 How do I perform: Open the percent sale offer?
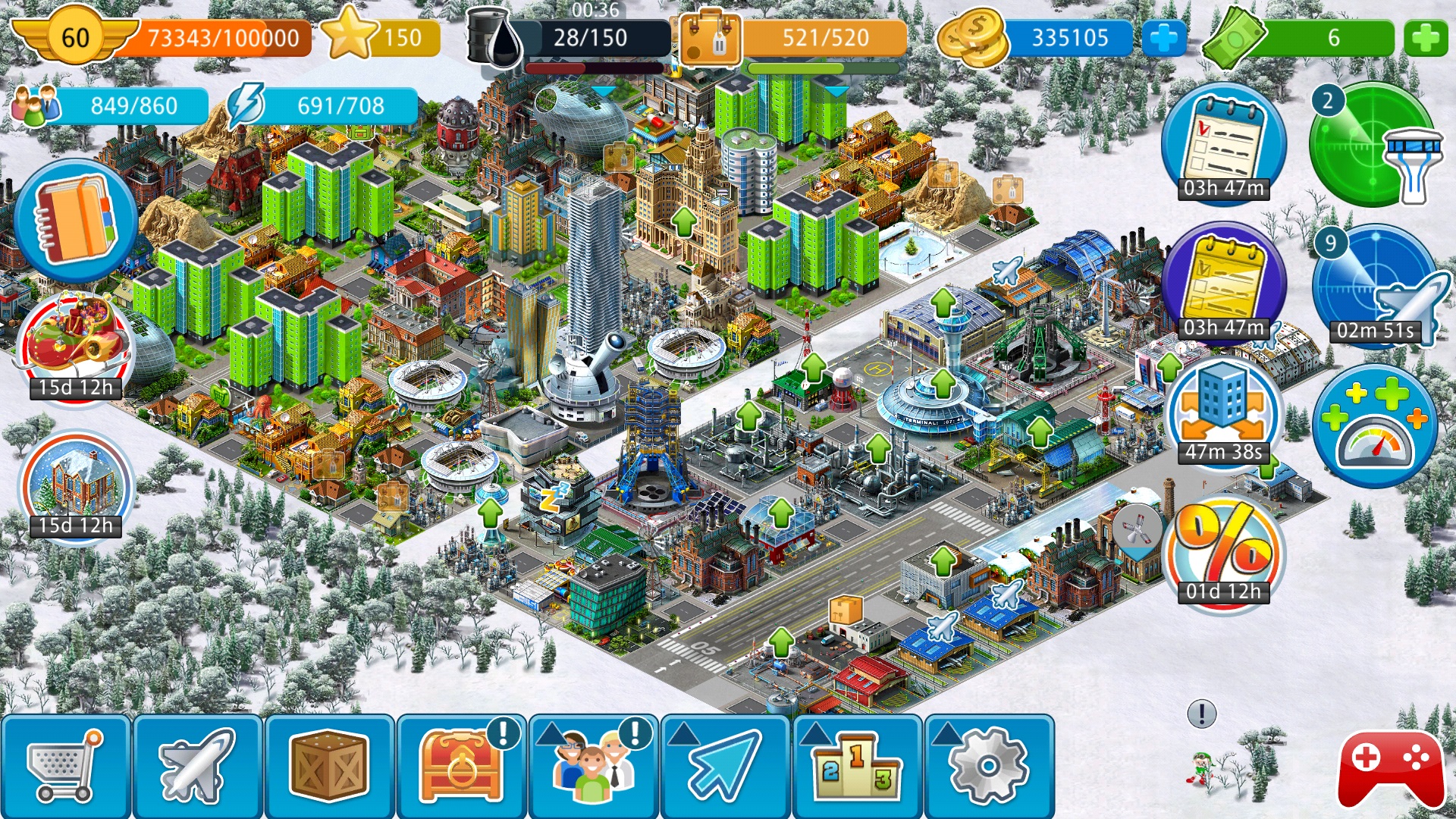(1223, 551)
